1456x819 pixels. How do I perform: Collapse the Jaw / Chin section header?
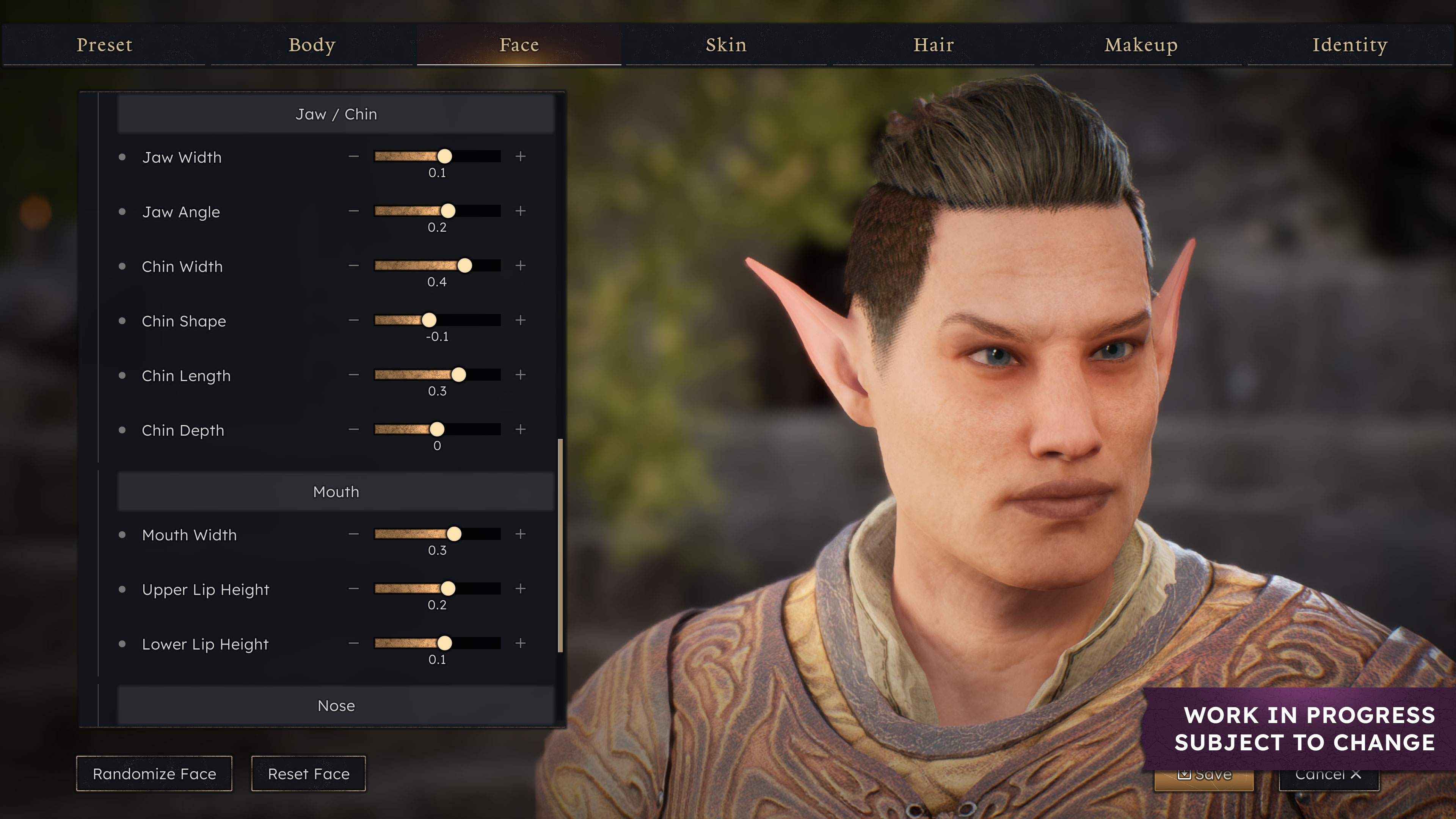click(x=336, y=114)
